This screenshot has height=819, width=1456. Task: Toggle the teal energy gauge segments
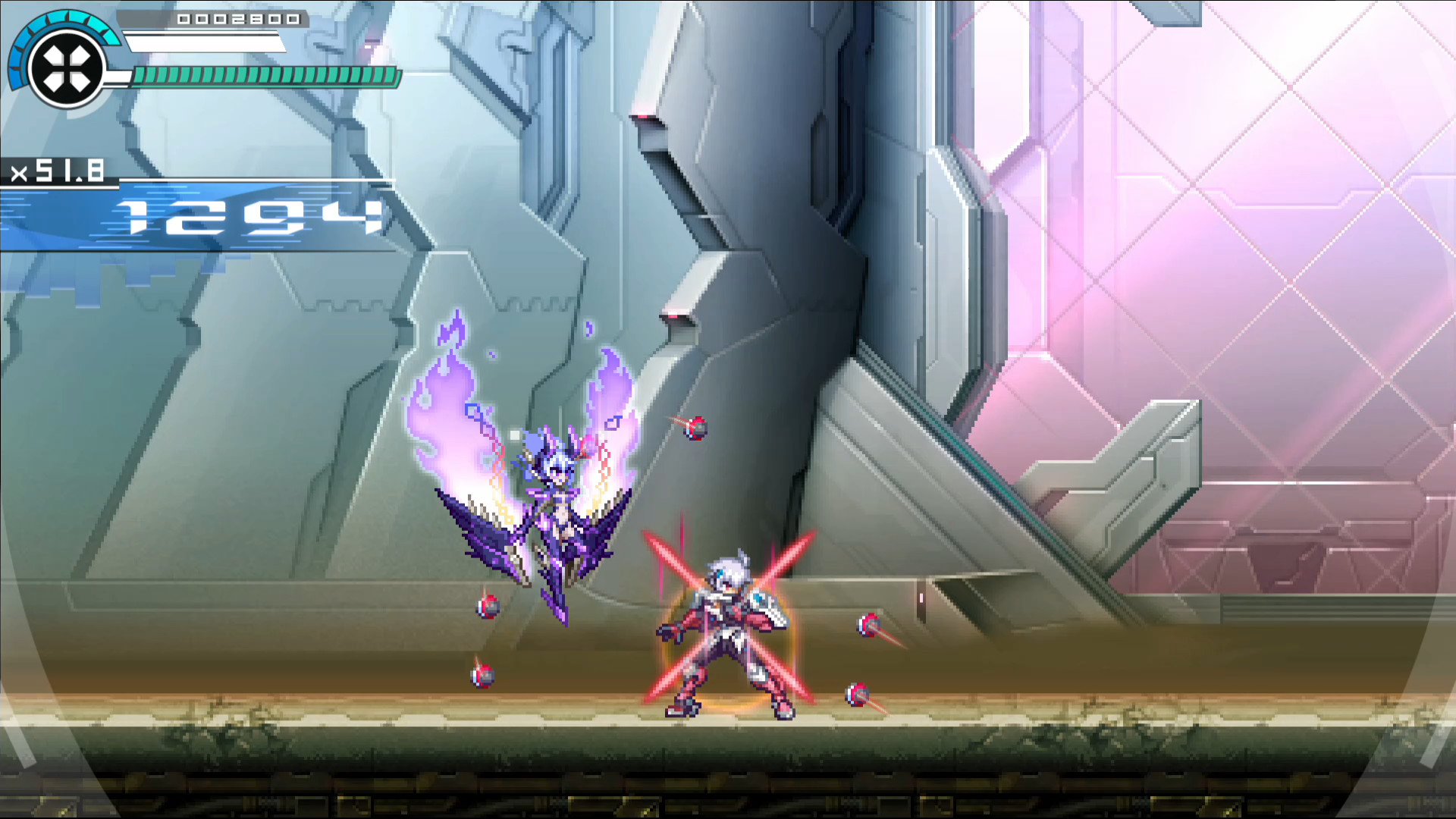coord(264,76)
